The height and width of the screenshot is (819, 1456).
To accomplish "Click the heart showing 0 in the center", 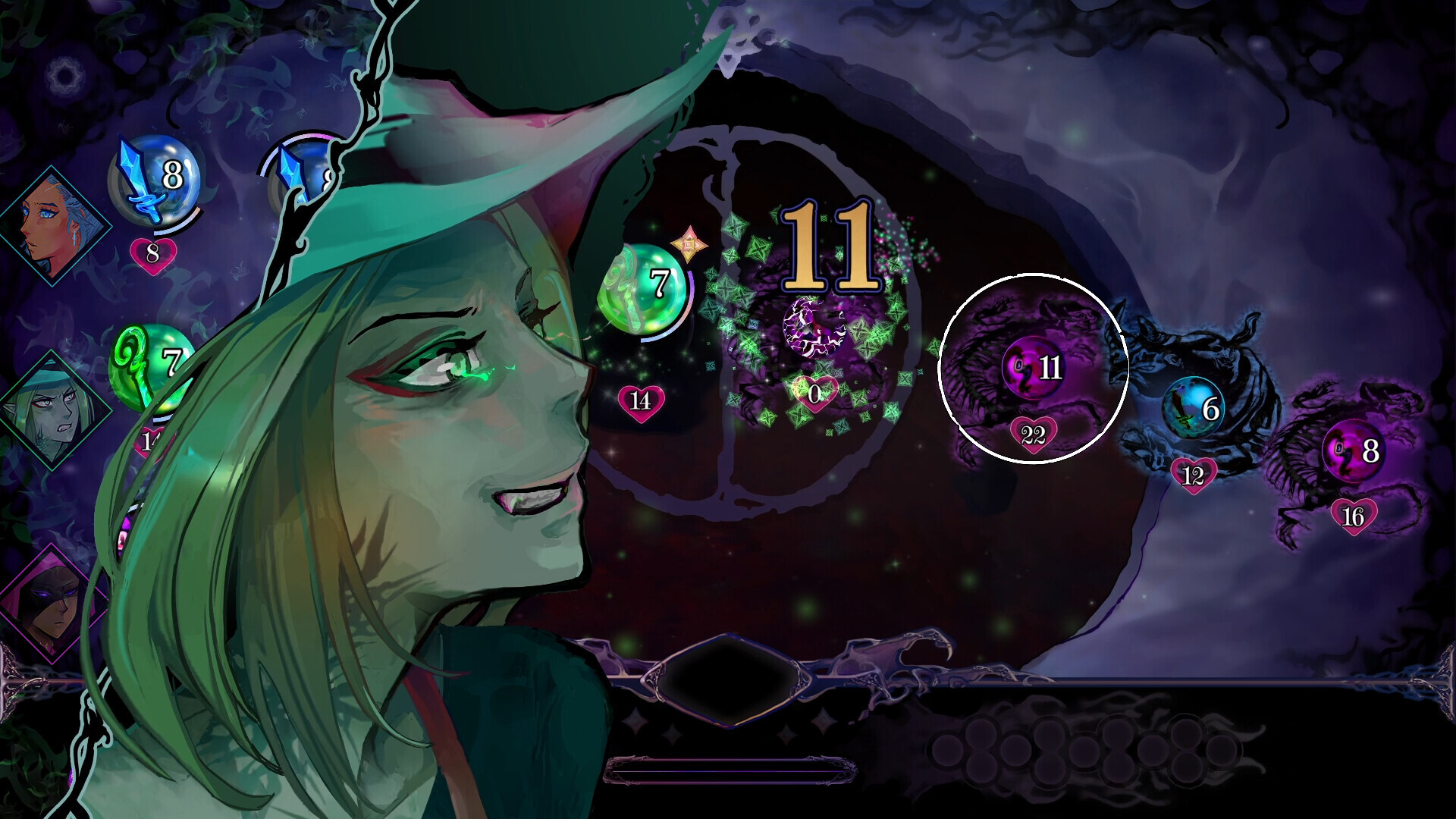I will [813, 394].
